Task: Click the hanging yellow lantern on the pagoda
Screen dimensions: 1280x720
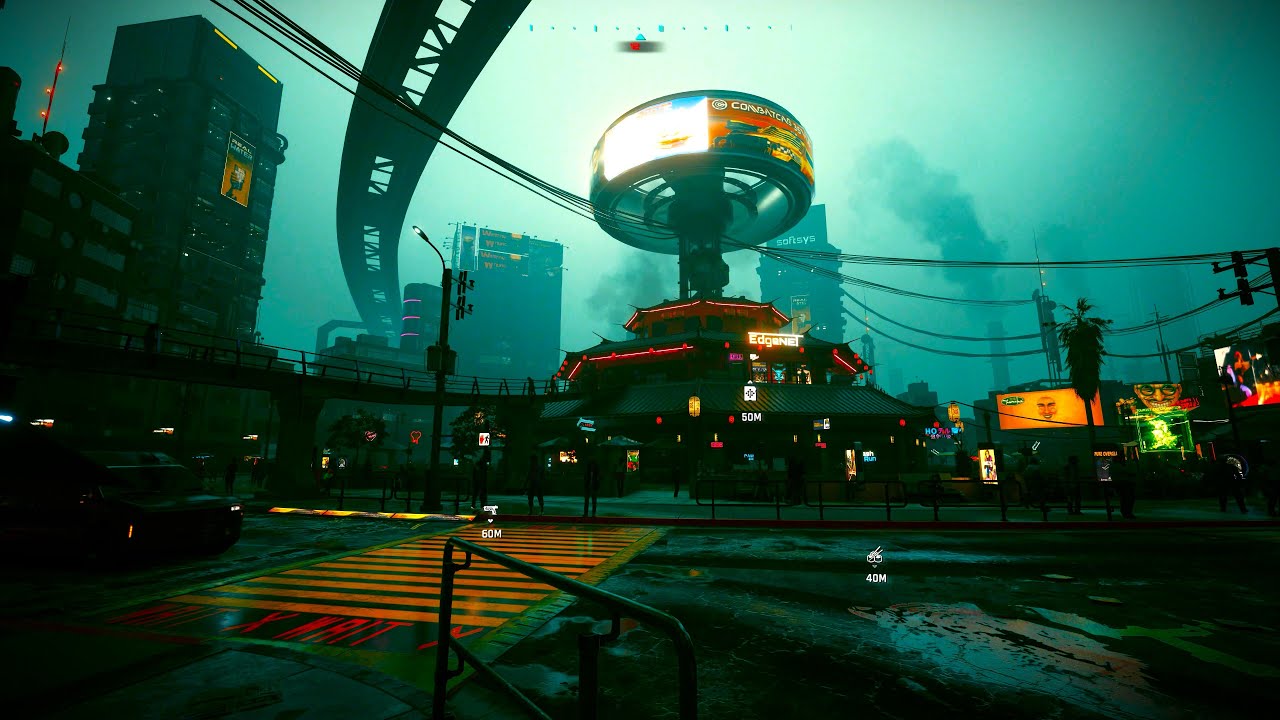Action: pos(693,405)
